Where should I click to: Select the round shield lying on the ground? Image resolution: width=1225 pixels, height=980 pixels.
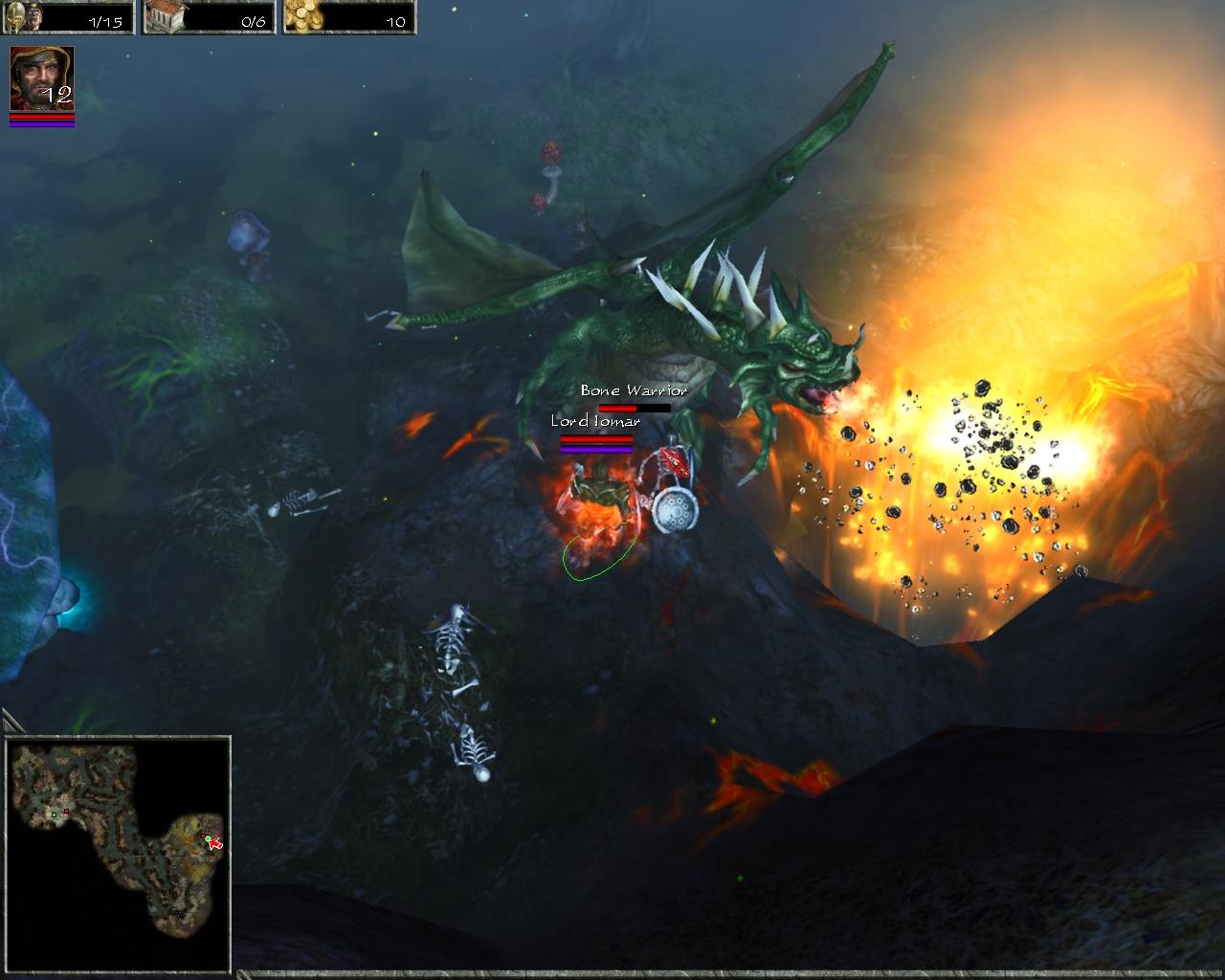pos(675,510)
